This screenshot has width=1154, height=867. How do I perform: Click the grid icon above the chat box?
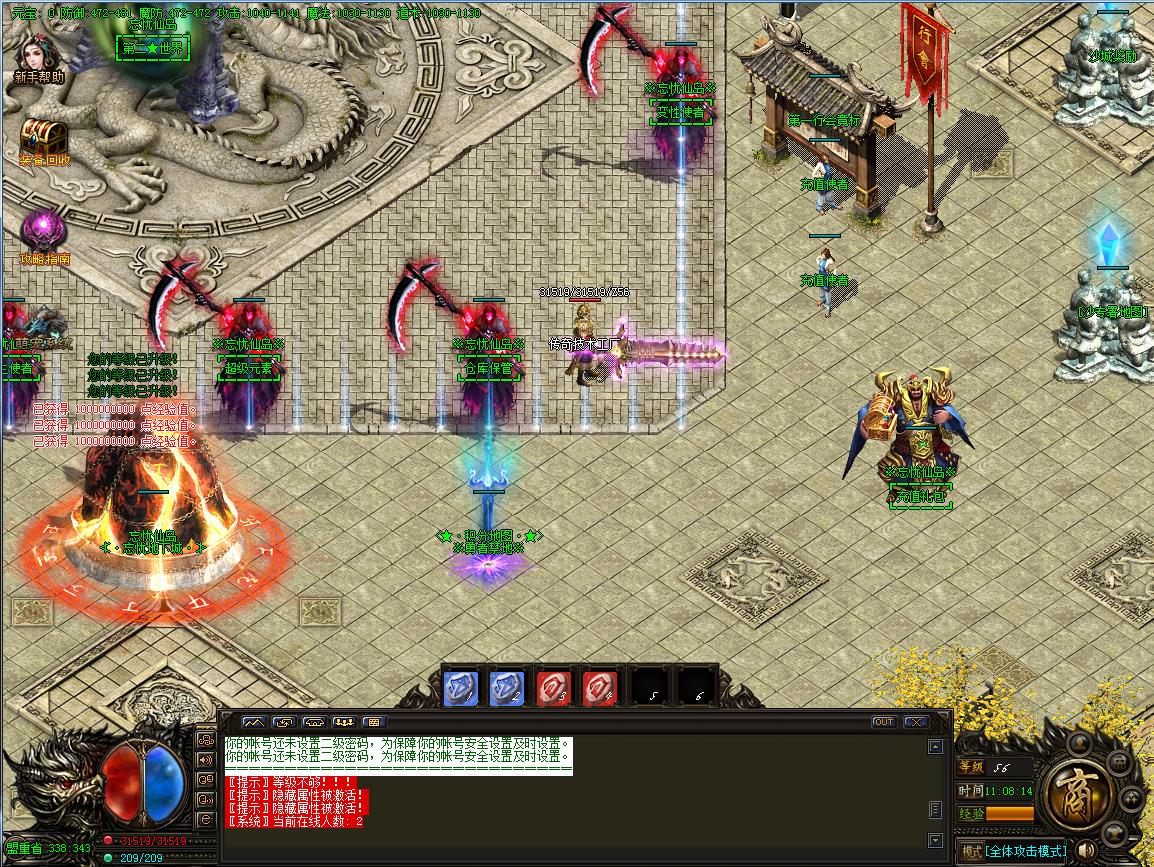[x=375, y=722]
